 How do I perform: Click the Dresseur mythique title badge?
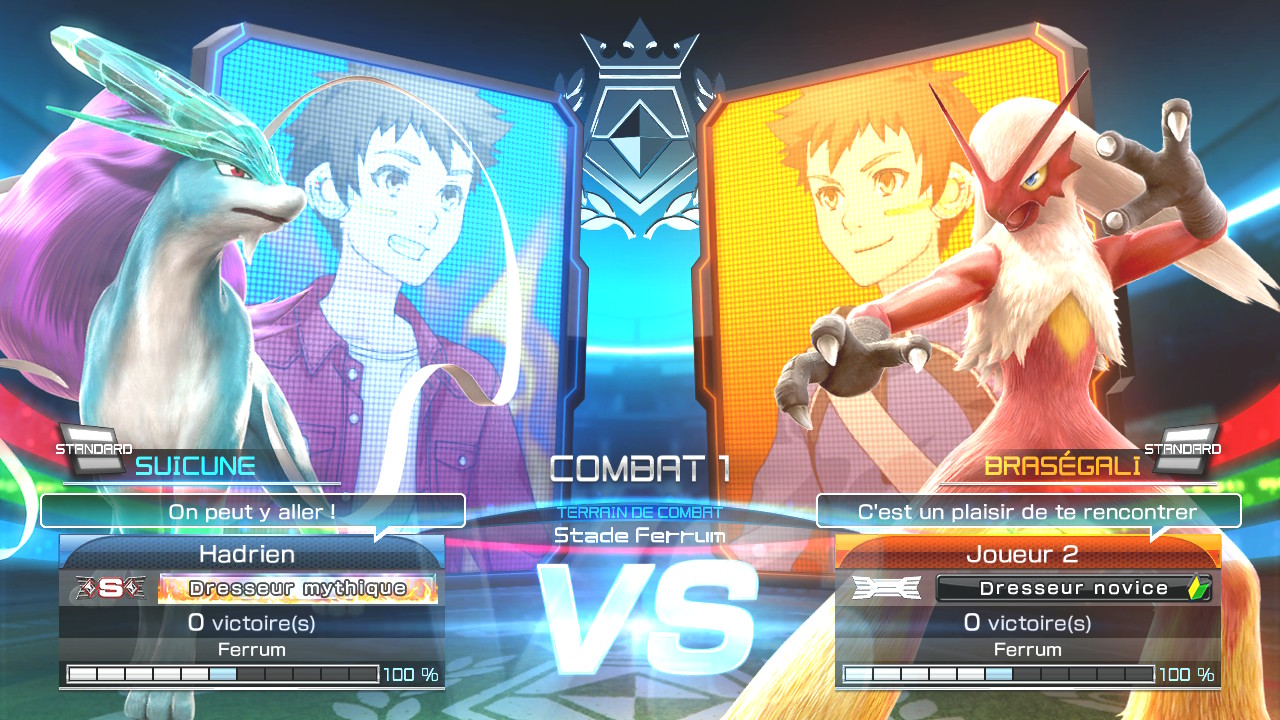pos(297,588)
